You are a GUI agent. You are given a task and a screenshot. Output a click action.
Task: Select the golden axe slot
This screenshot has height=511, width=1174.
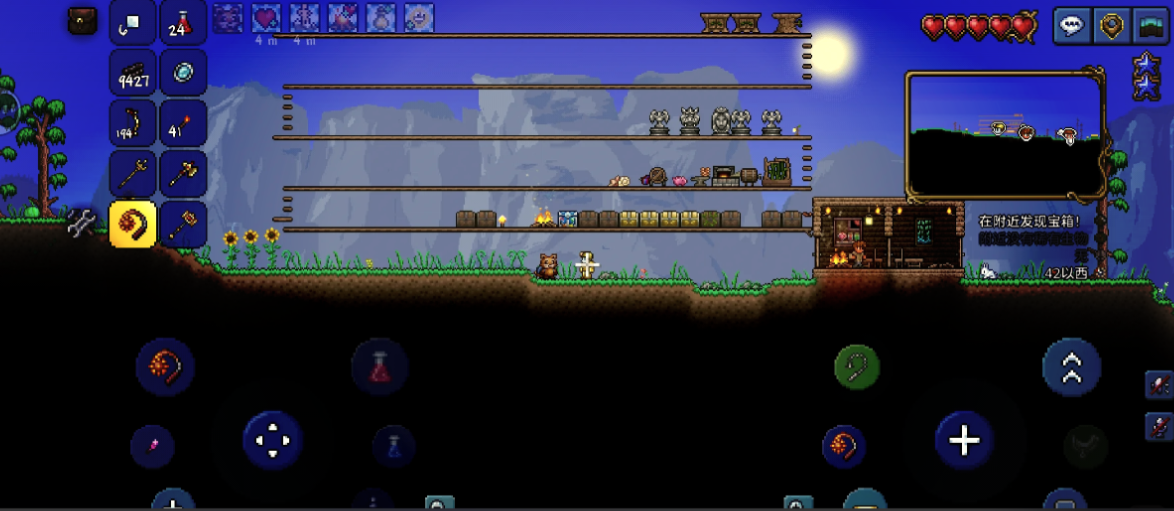tap(182, 173)
